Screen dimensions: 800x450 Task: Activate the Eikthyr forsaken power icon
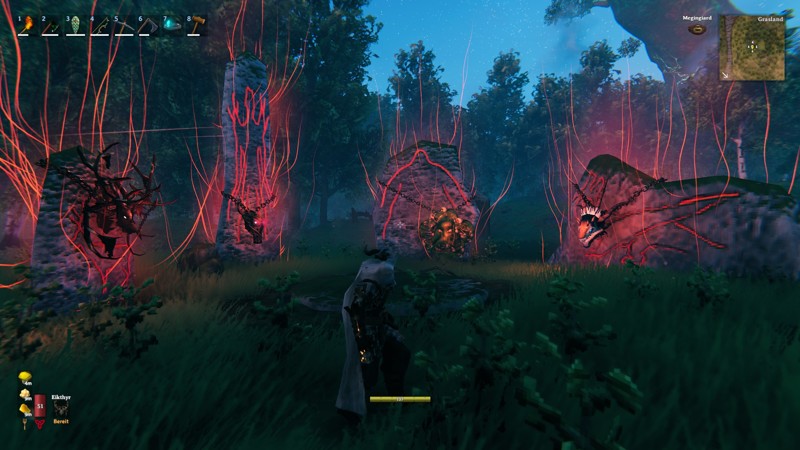click(61, 408)
